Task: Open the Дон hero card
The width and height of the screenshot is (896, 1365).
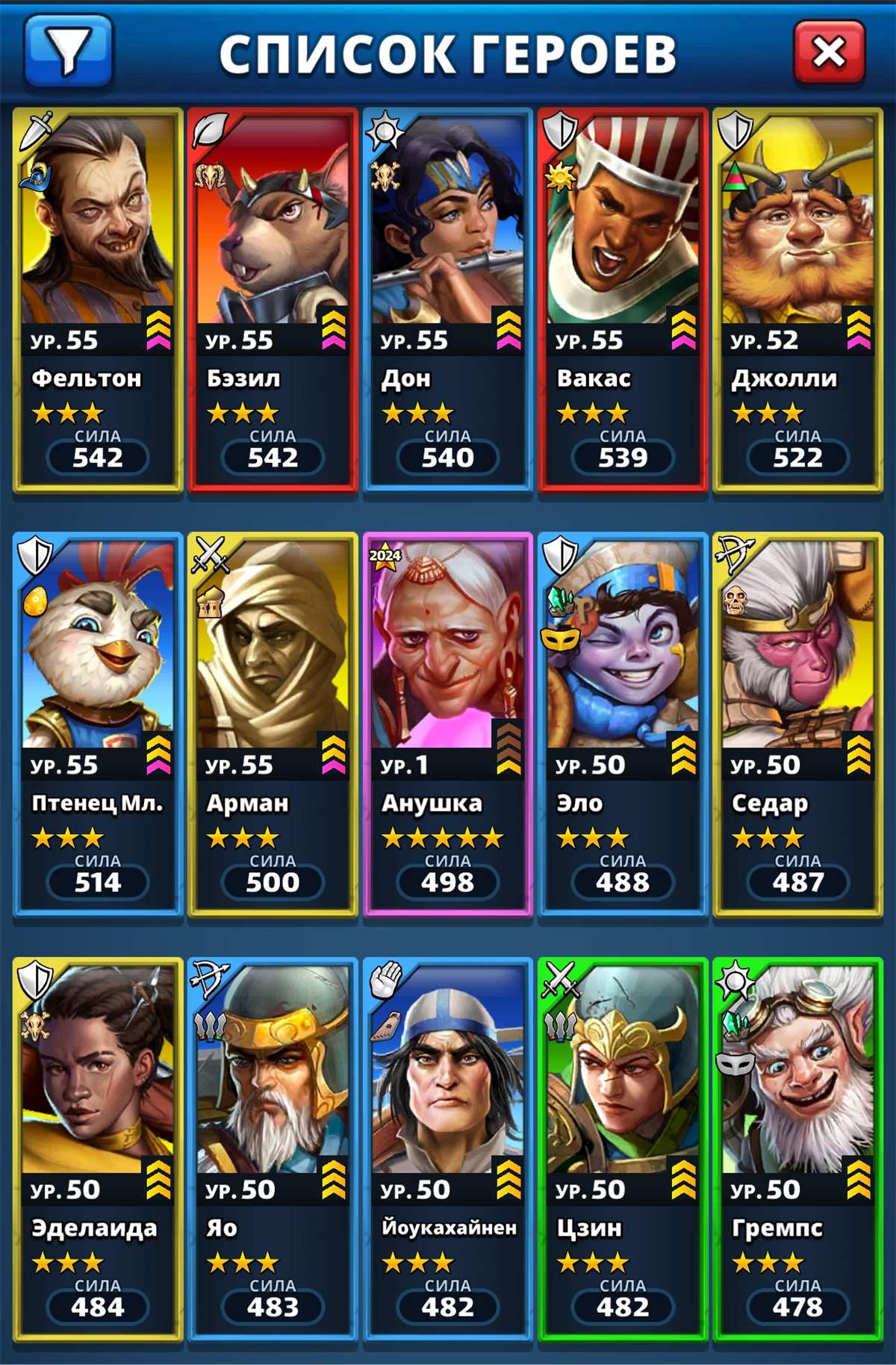Action: pyautogui.click(x=447, y=299)
